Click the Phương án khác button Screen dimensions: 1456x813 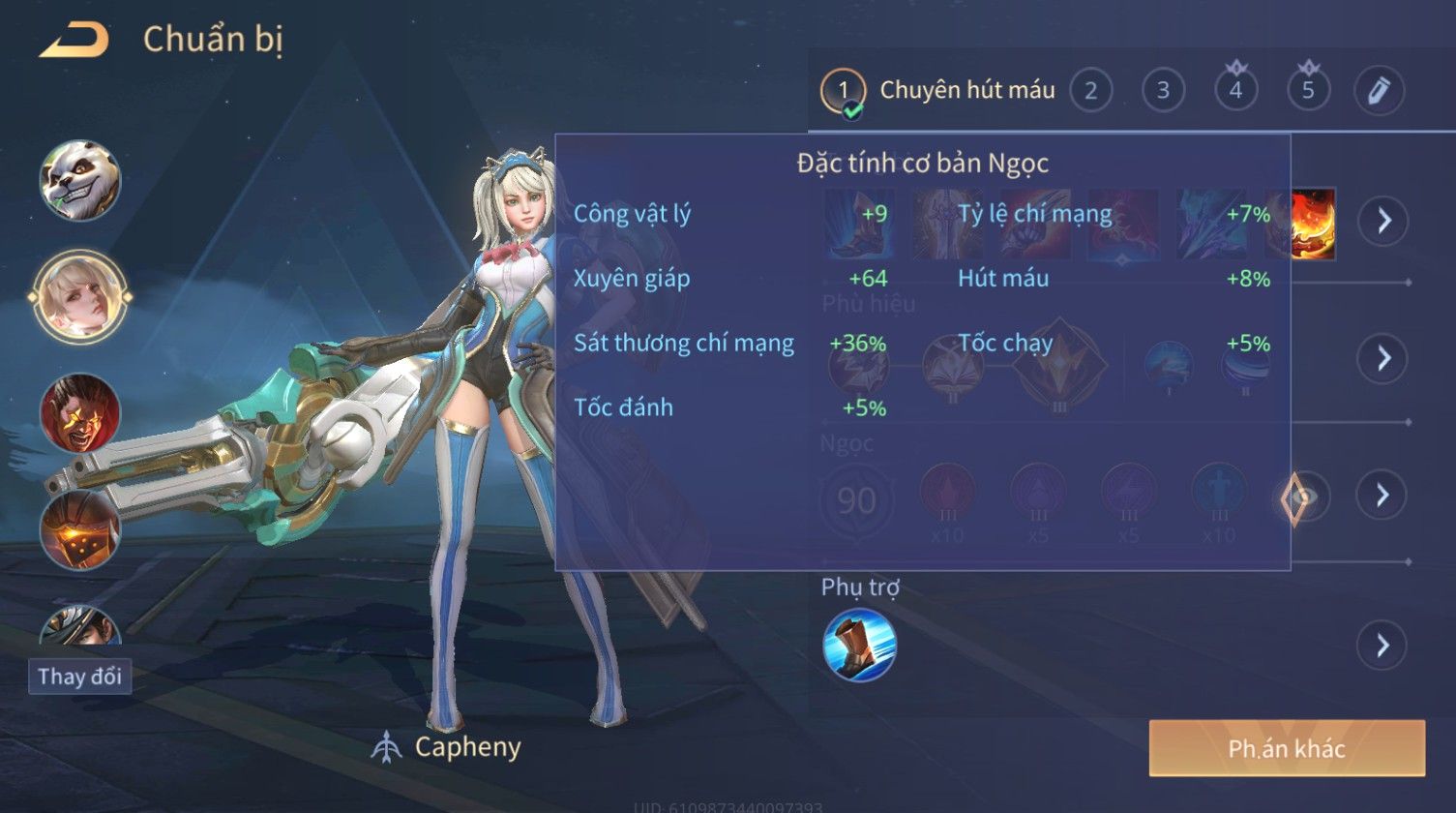tap(1287, 748)
